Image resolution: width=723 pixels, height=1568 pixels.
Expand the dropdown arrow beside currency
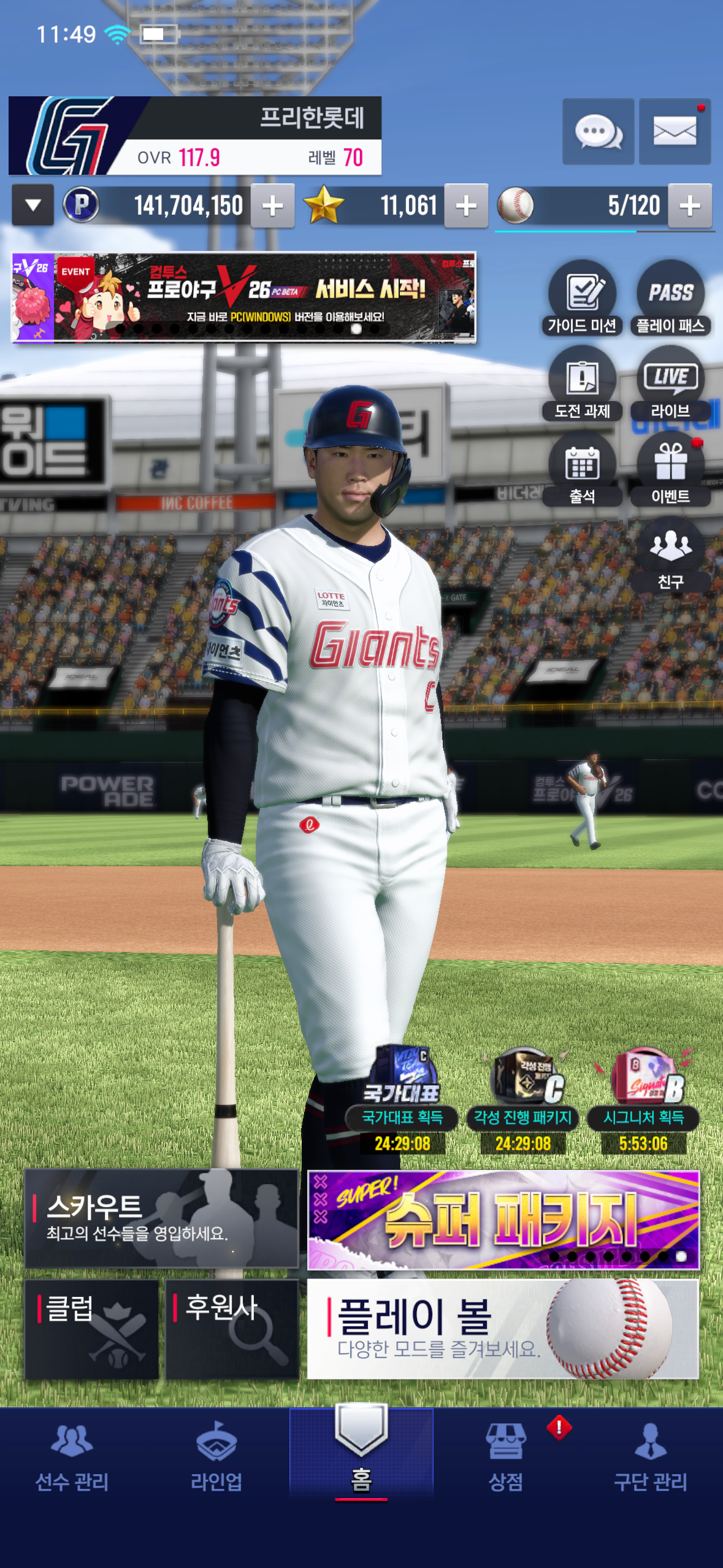(33, 206)
